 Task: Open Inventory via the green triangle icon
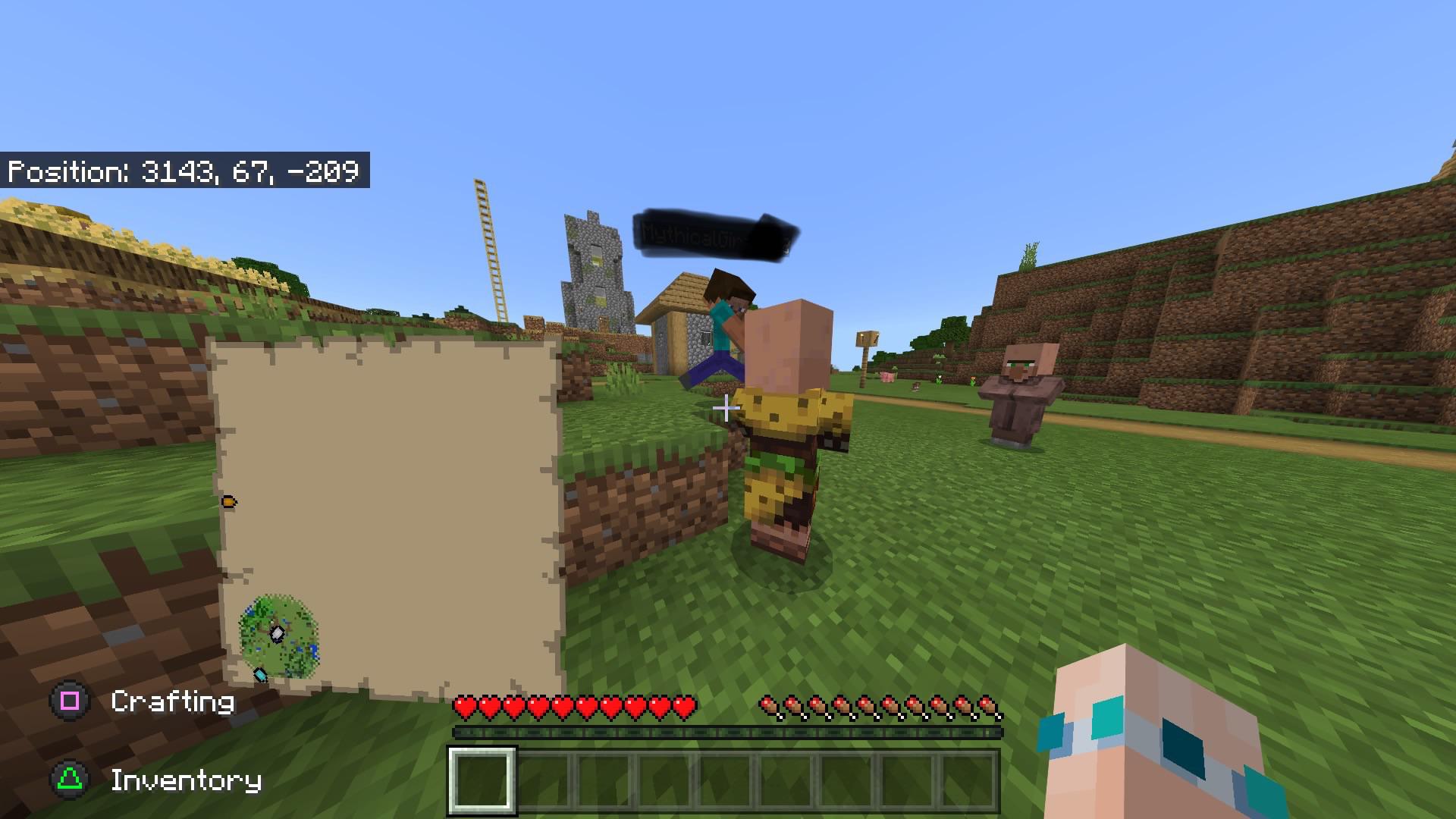pyautogui.click(x=68, y=780)
